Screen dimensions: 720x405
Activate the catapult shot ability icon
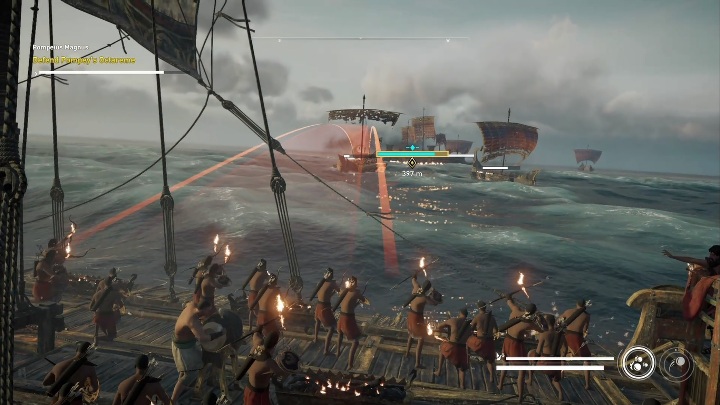(x=677, y=363)
